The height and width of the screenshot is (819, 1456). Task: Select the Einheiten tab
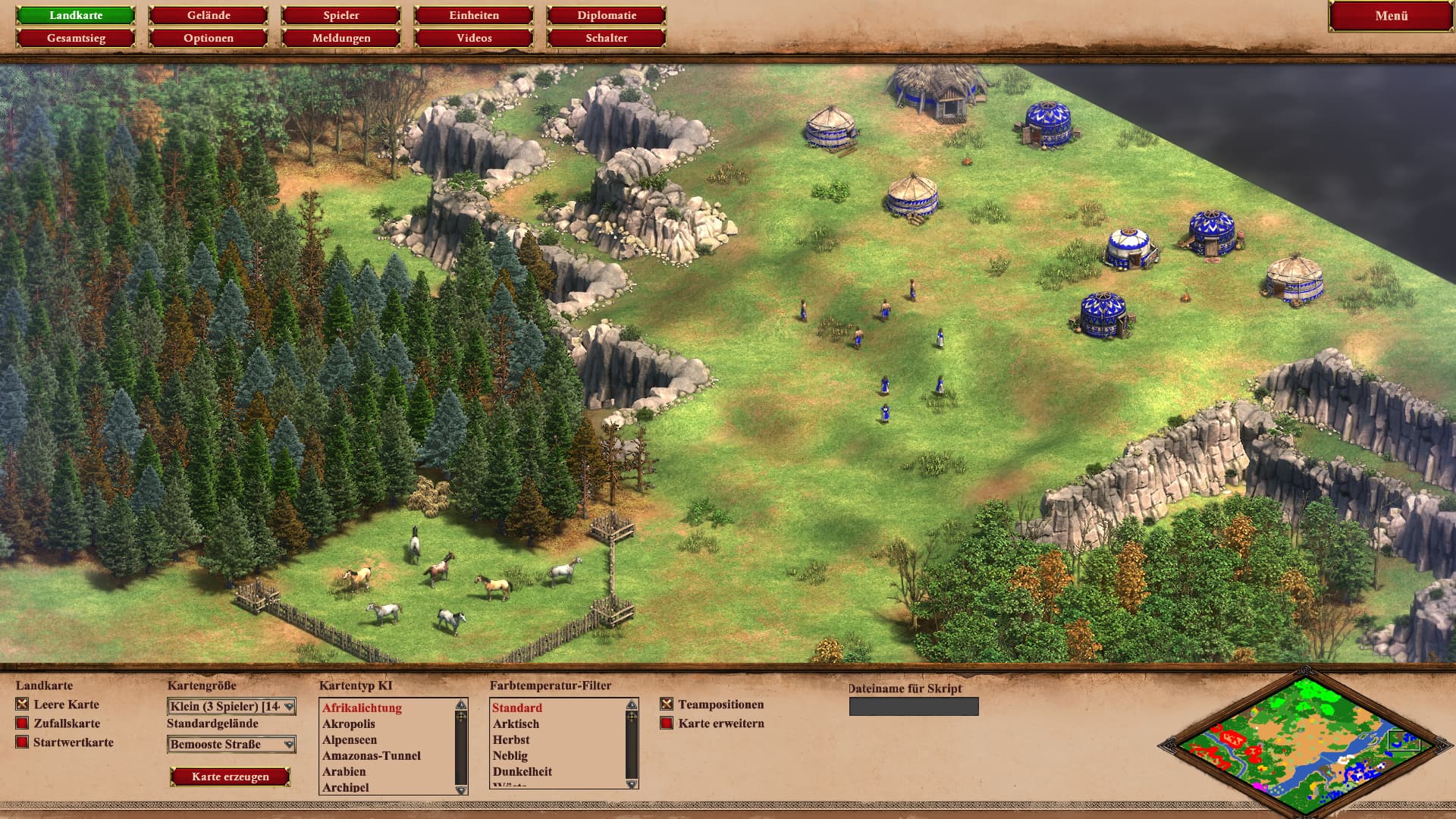click(x=474, y=15)
